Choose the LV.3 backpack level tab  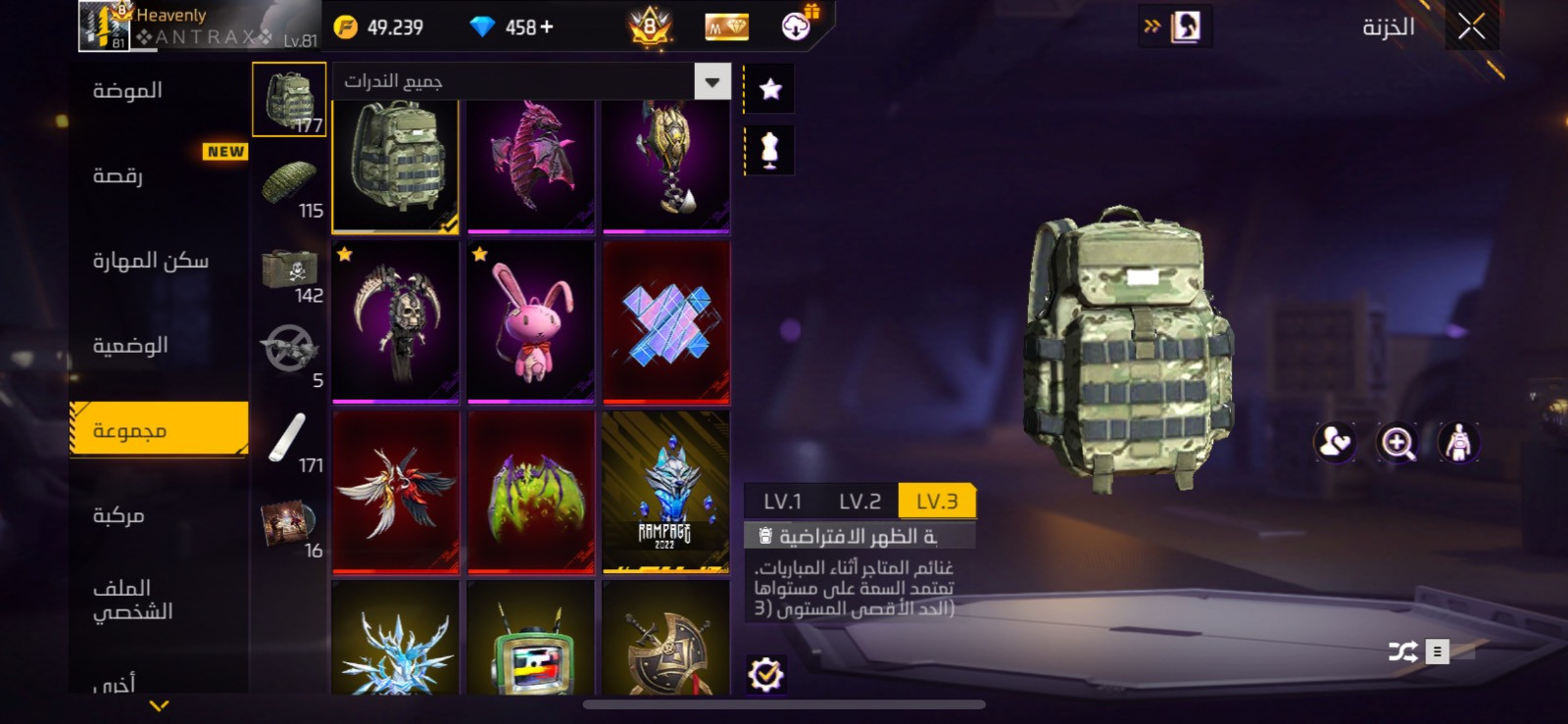tap(936, 502)
